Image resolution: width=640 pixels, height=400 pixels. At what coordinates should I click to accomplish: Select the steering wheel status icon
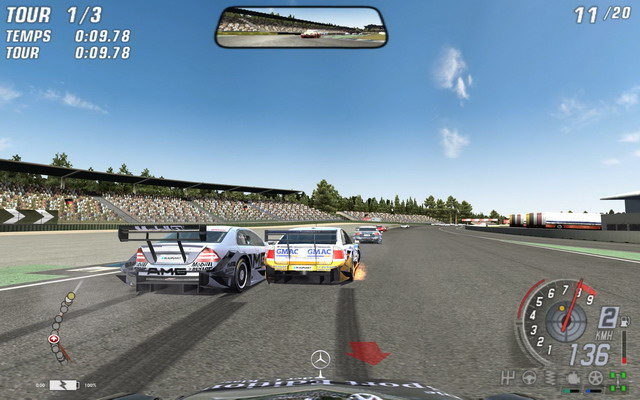(x=529, y=378)
